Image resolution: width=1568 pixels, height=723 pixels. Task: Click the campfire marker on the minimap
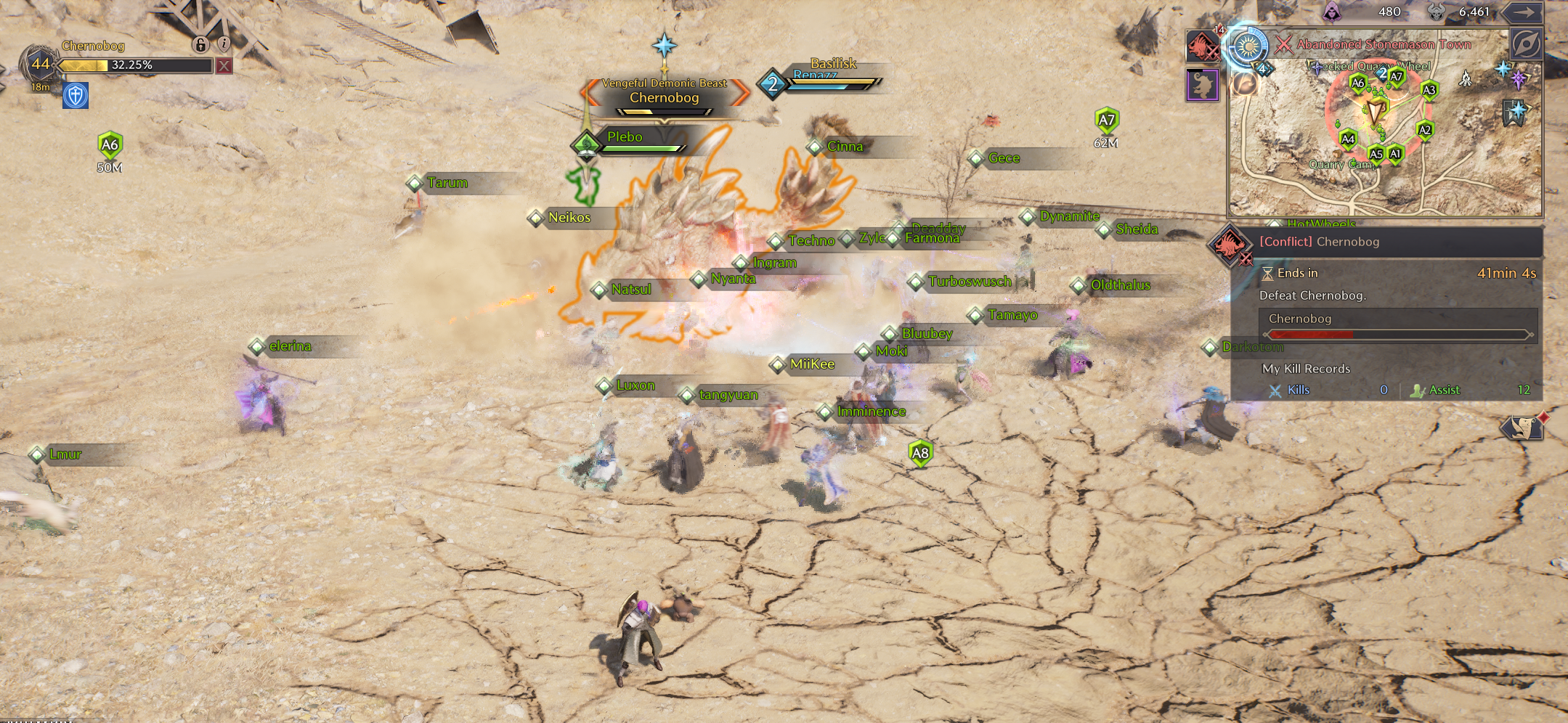[x=1466, y=78]
